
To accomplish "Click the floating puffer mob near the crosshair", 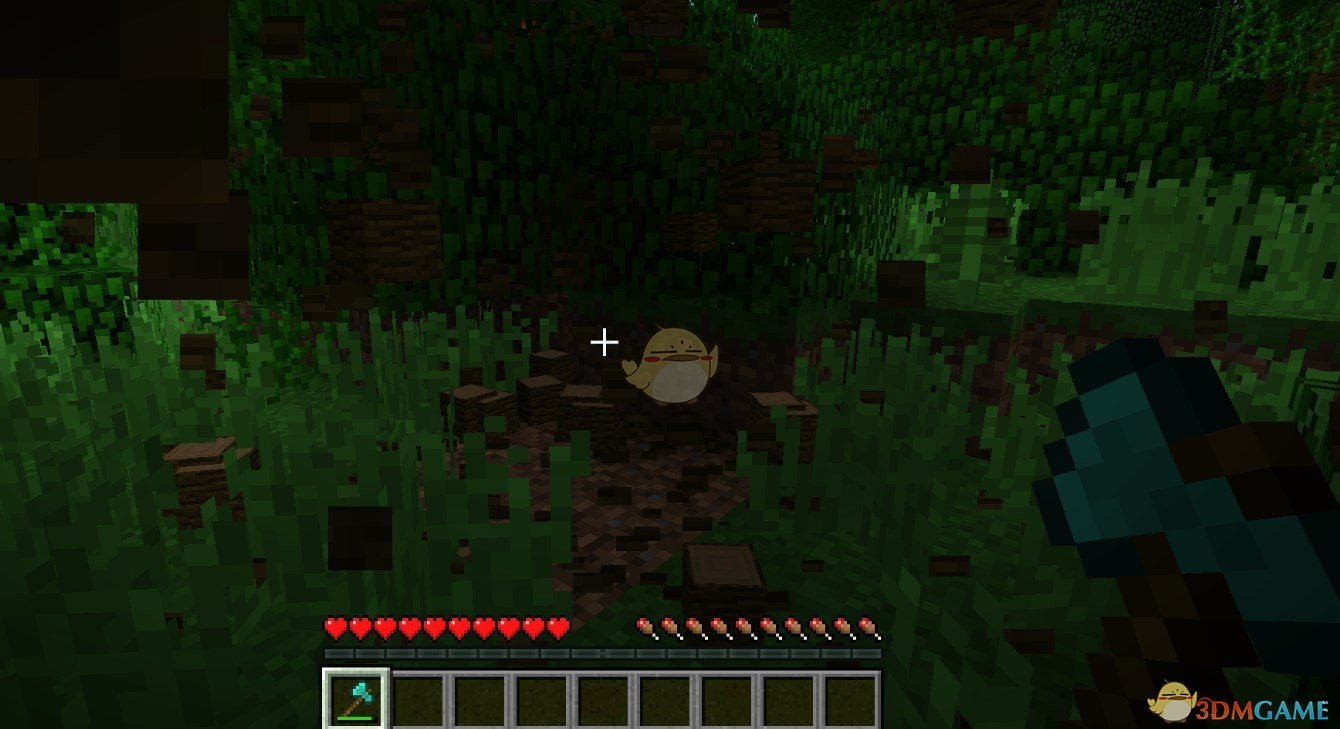I will pyautogui.click(x=672, y=363).
